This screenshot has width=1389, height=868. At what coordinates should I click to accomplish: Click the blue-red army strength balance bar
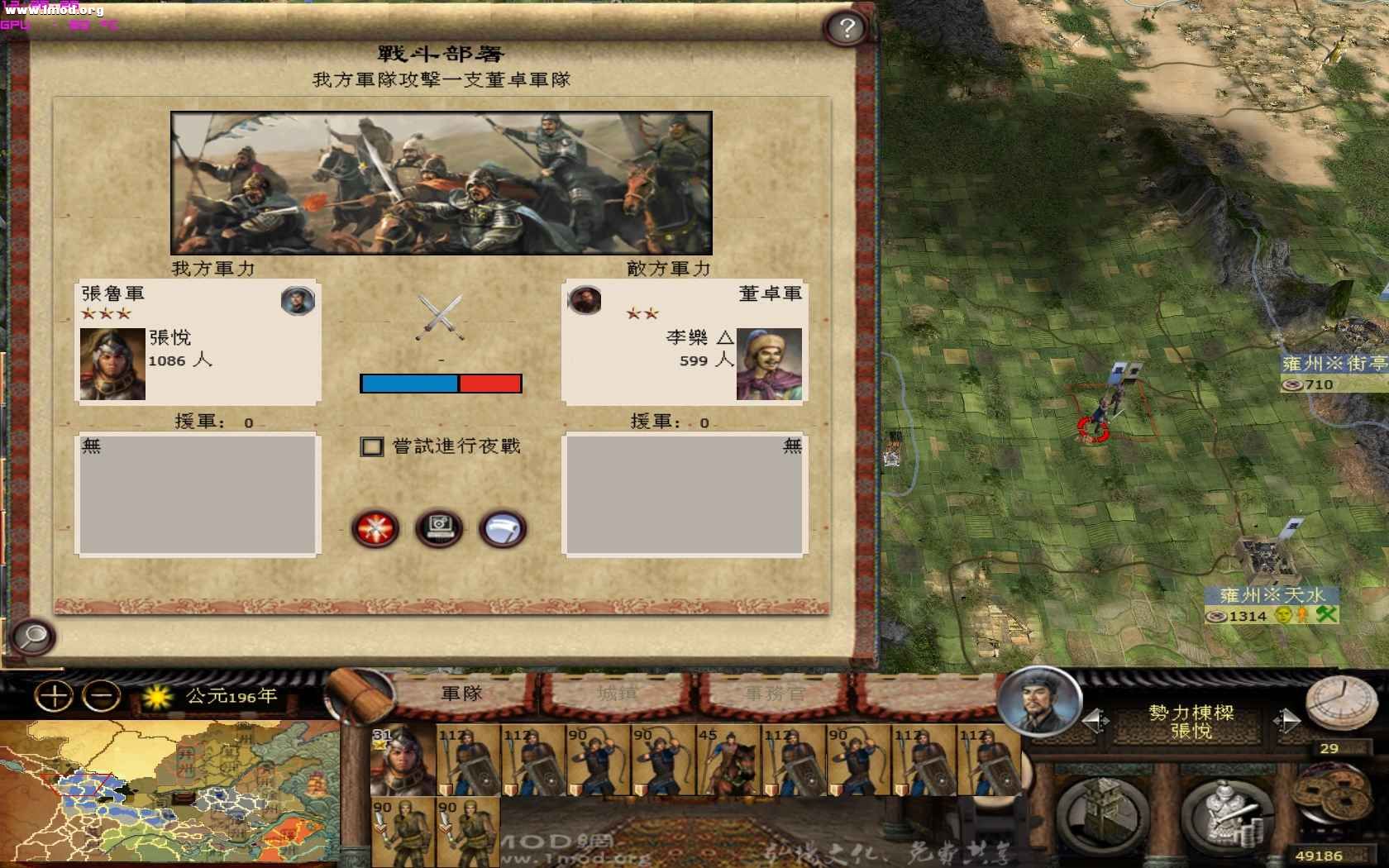[442, 382]
